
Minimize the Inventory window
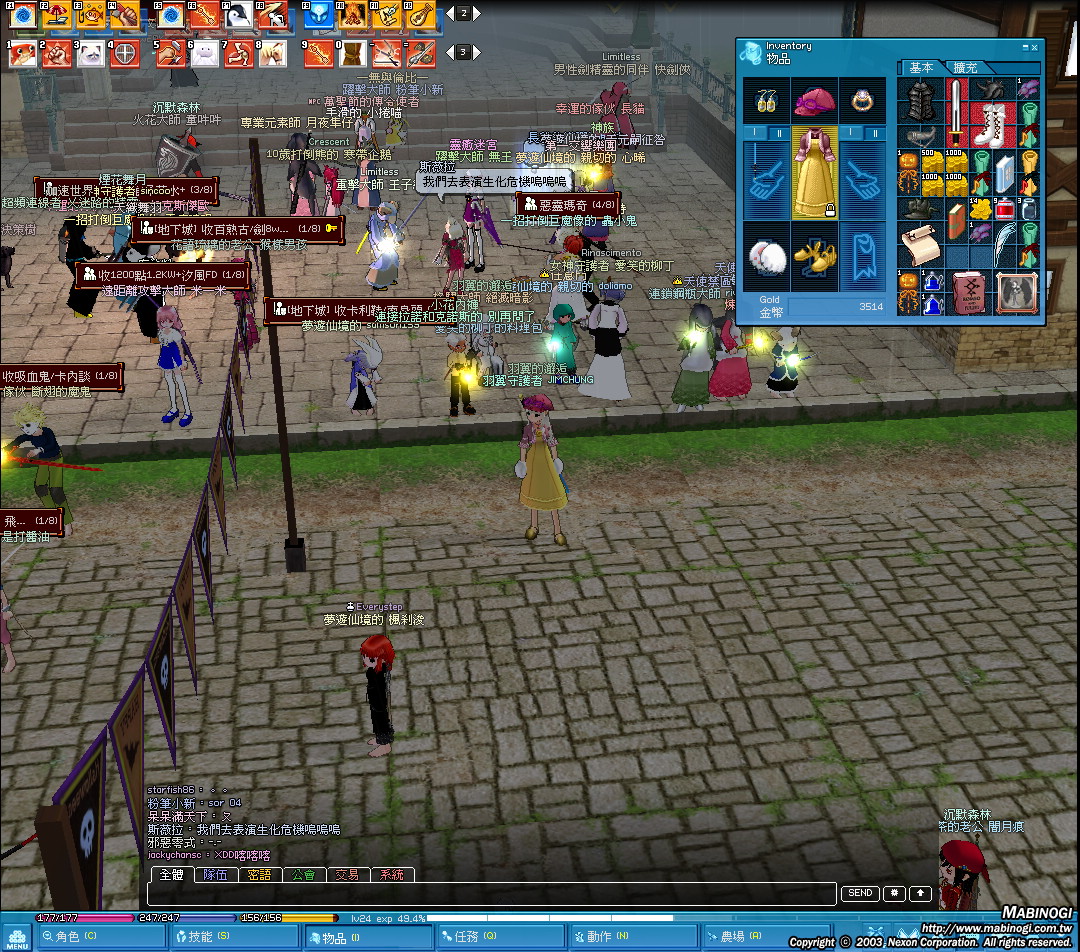click(x=1025, y=47)
